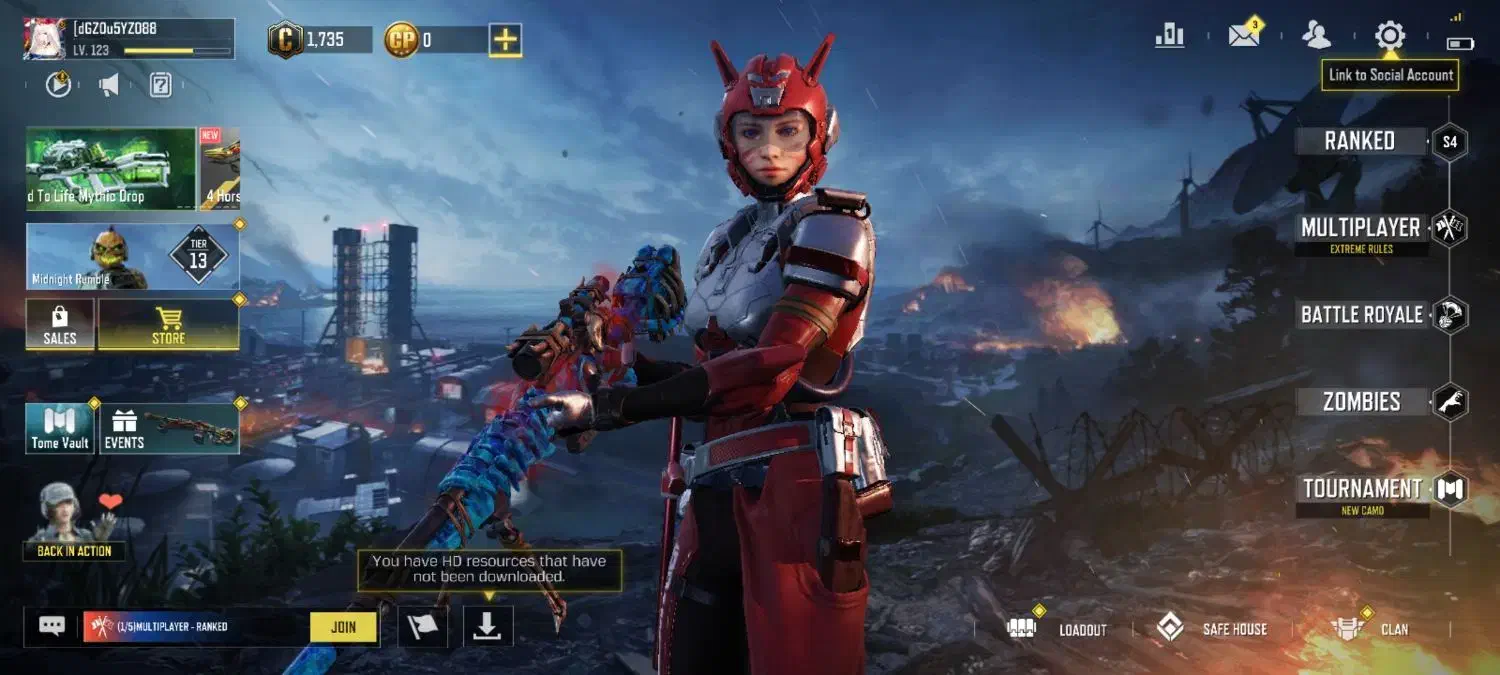
Task: Open the Clan page
Action: pos(1370,629)
